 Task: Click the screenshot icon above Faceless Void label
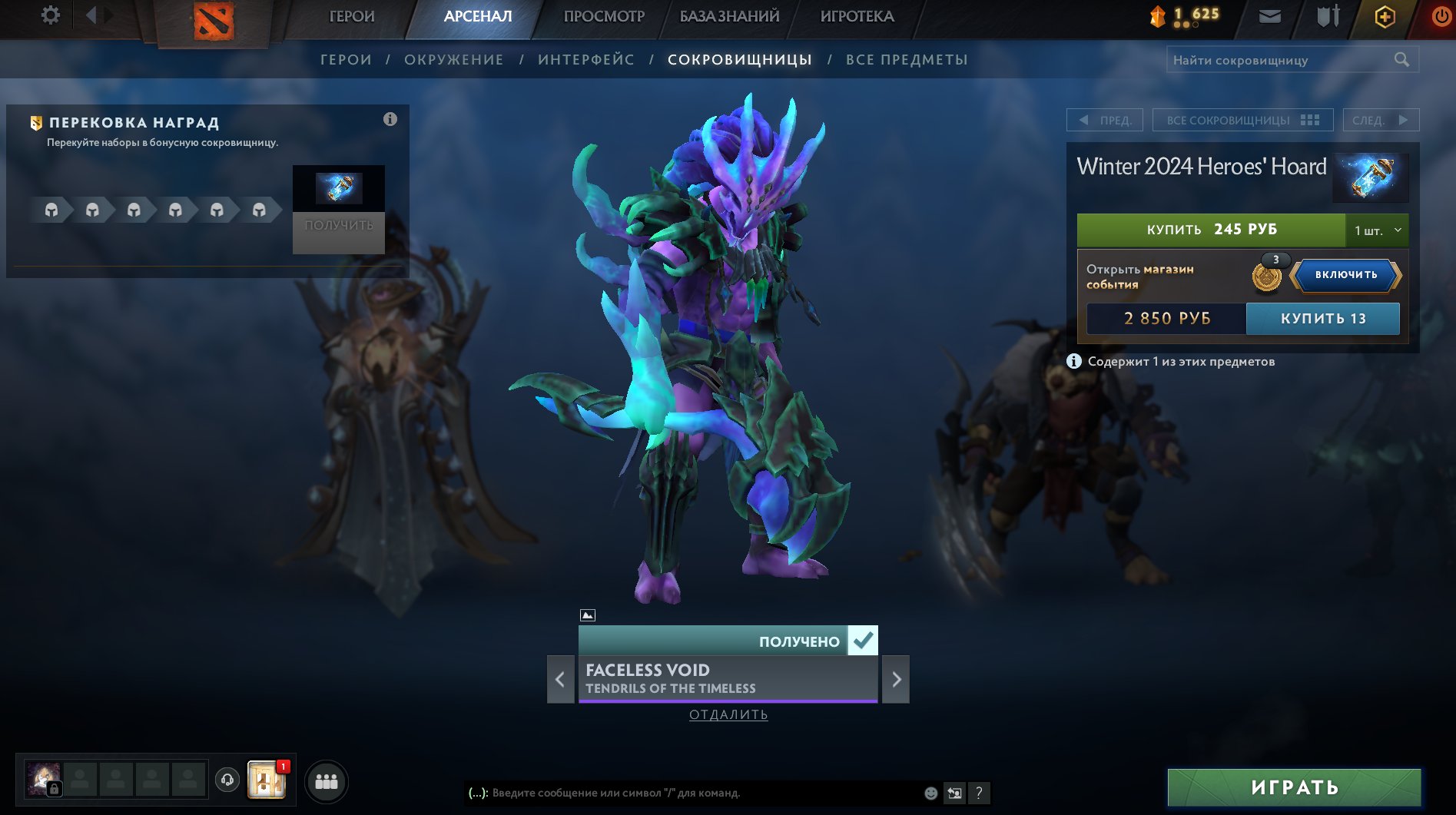click(x=587, y=614)
